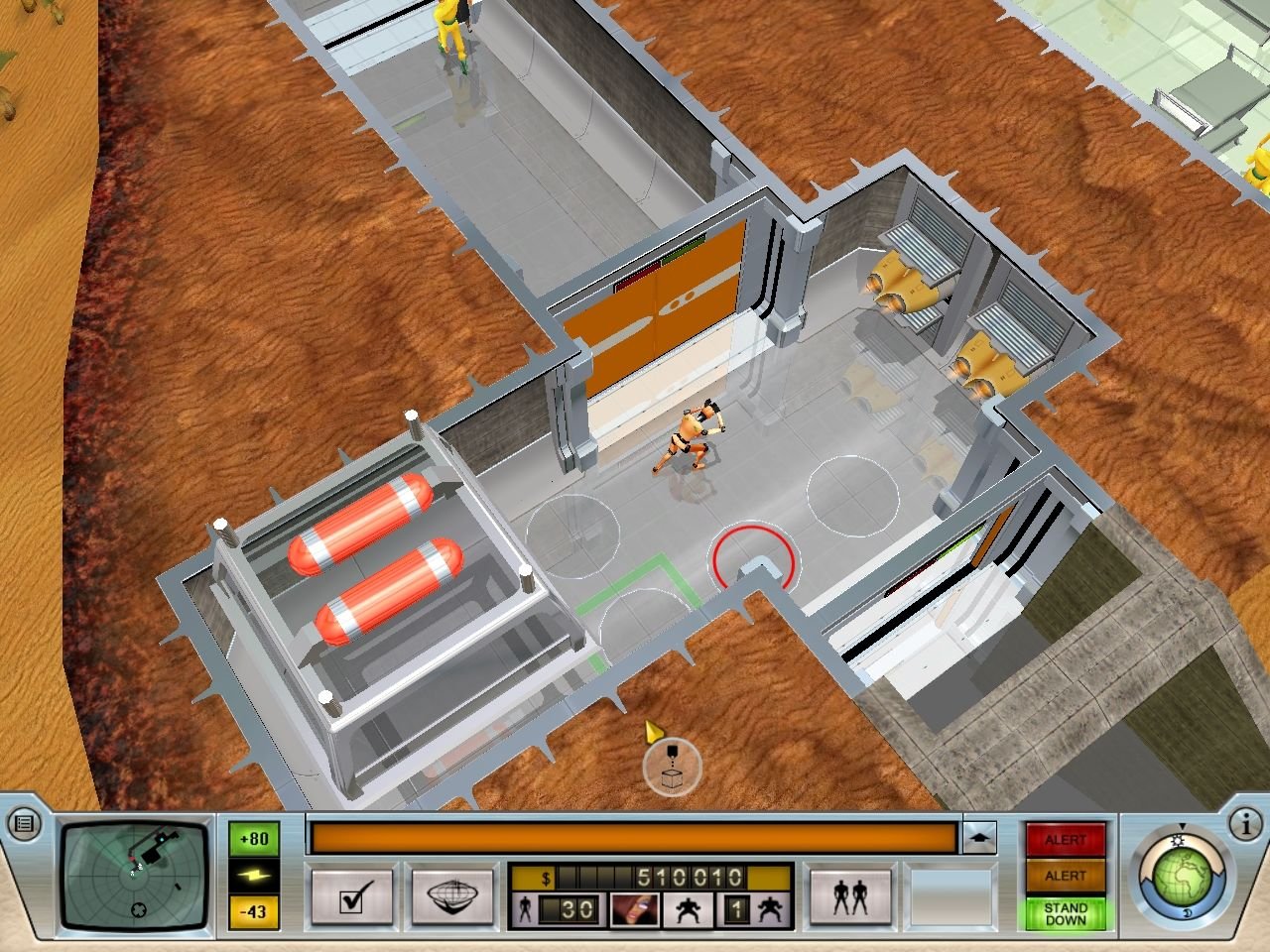The image size is (1270, 952).
Task: Click the lightning bolt power indicator
Action: click(254, 875)
